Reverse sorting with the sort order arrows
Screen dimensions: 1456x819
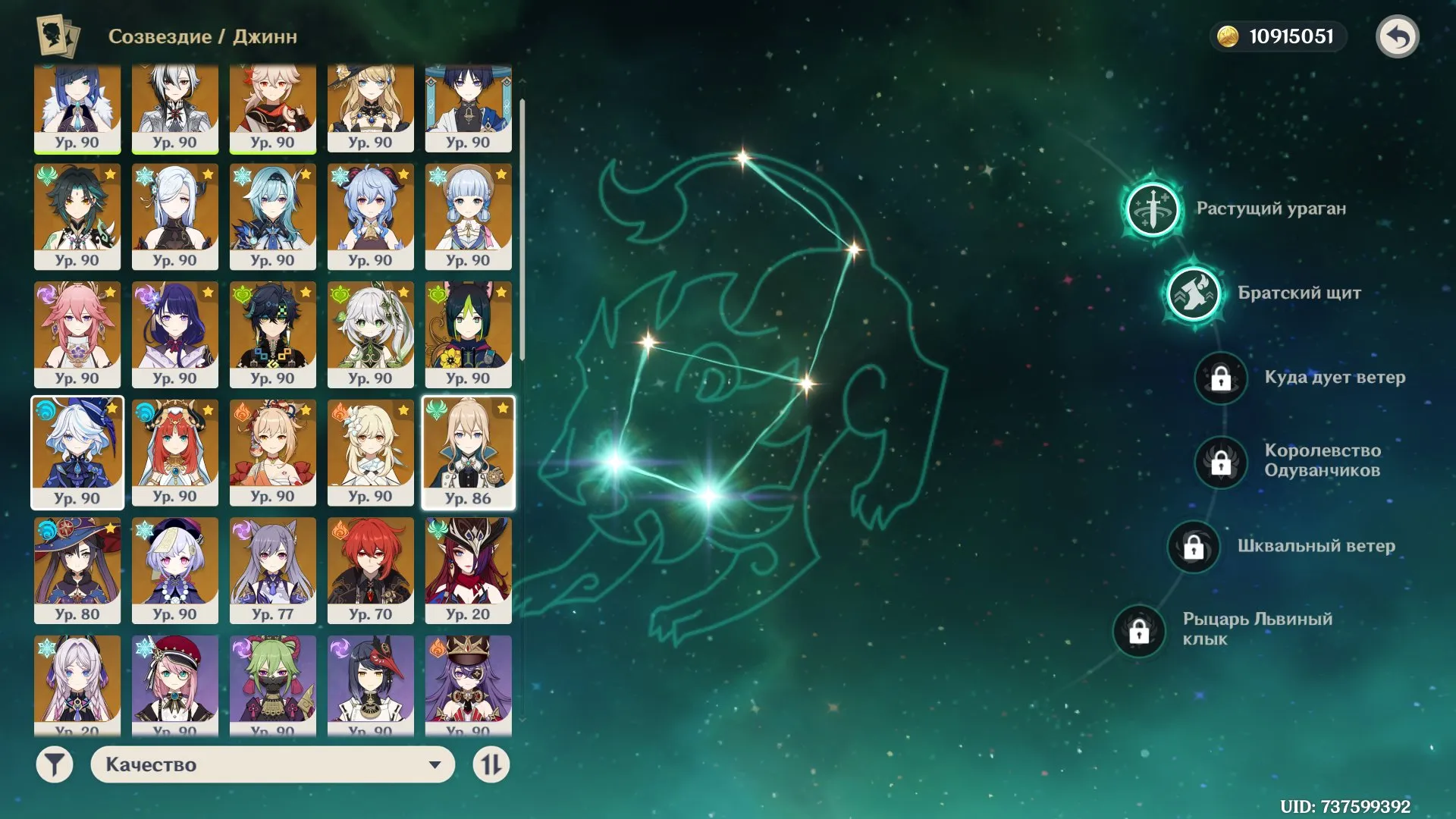point(491,765)
